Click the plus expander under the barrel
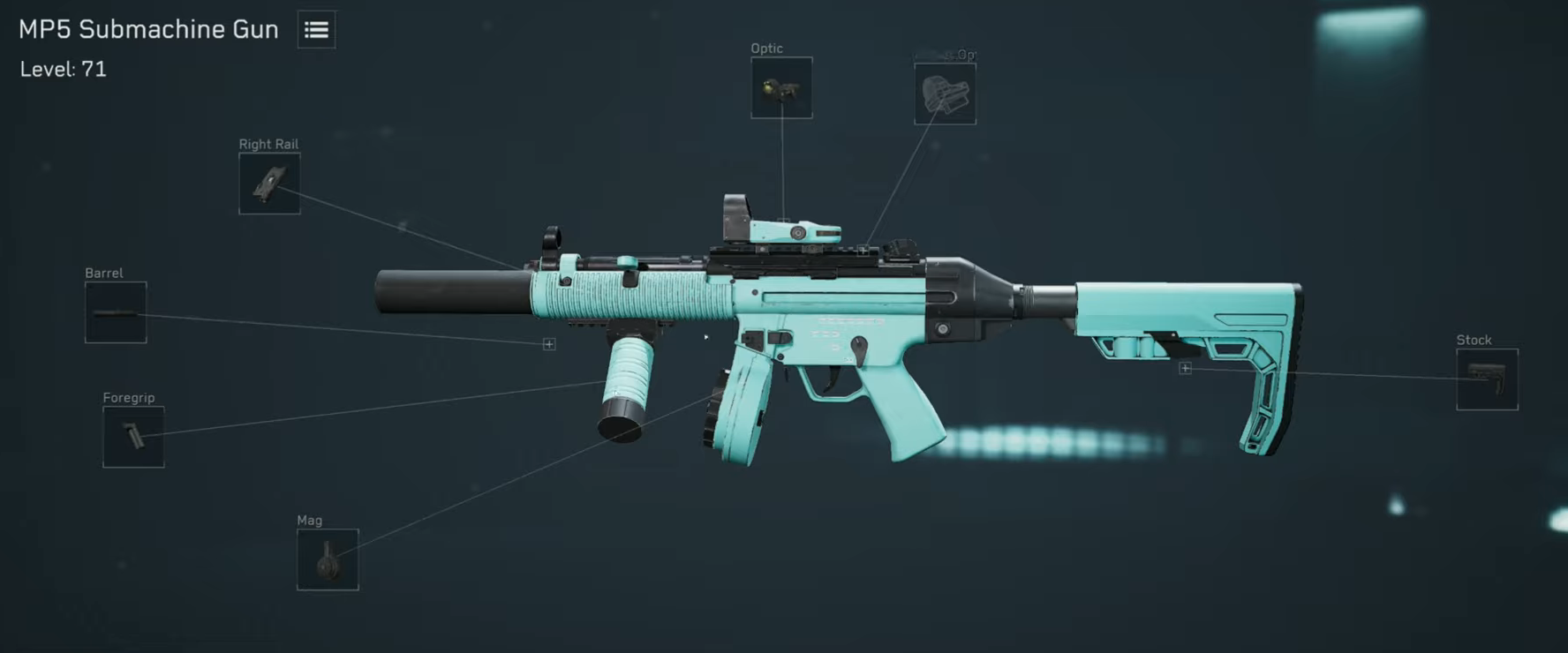 pos(547,343)
